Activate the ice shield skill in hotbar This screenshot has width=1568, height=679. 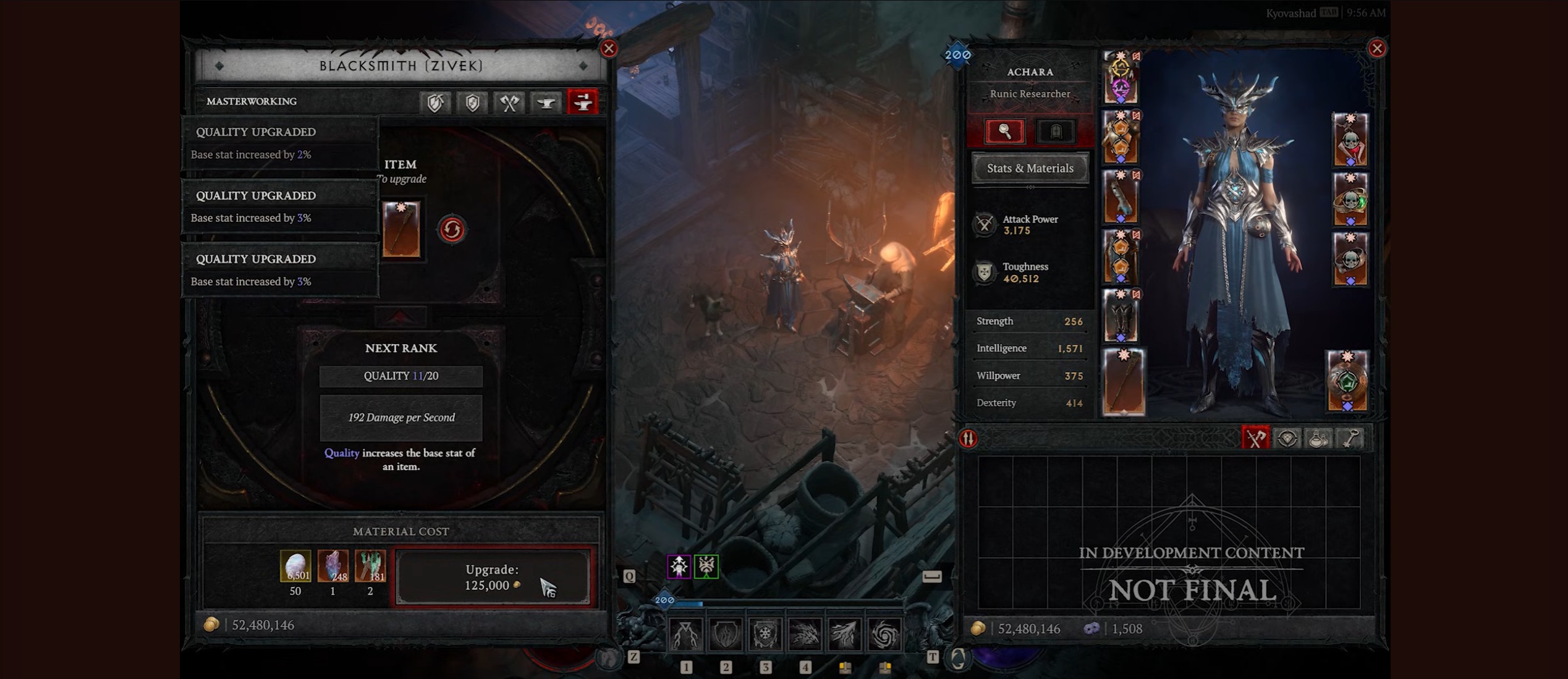click(x=765, y=634)
